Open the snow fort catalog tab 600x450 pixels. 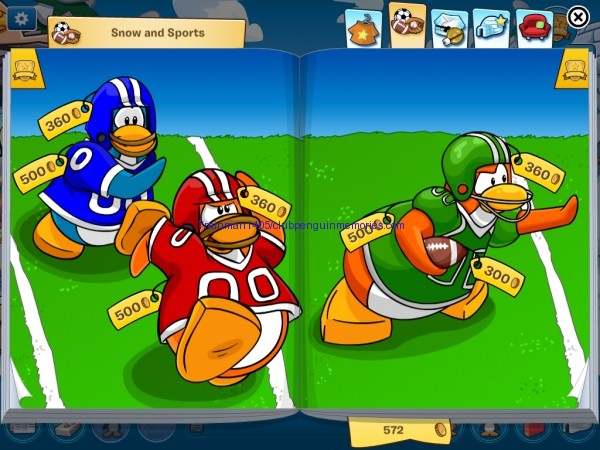449,28
